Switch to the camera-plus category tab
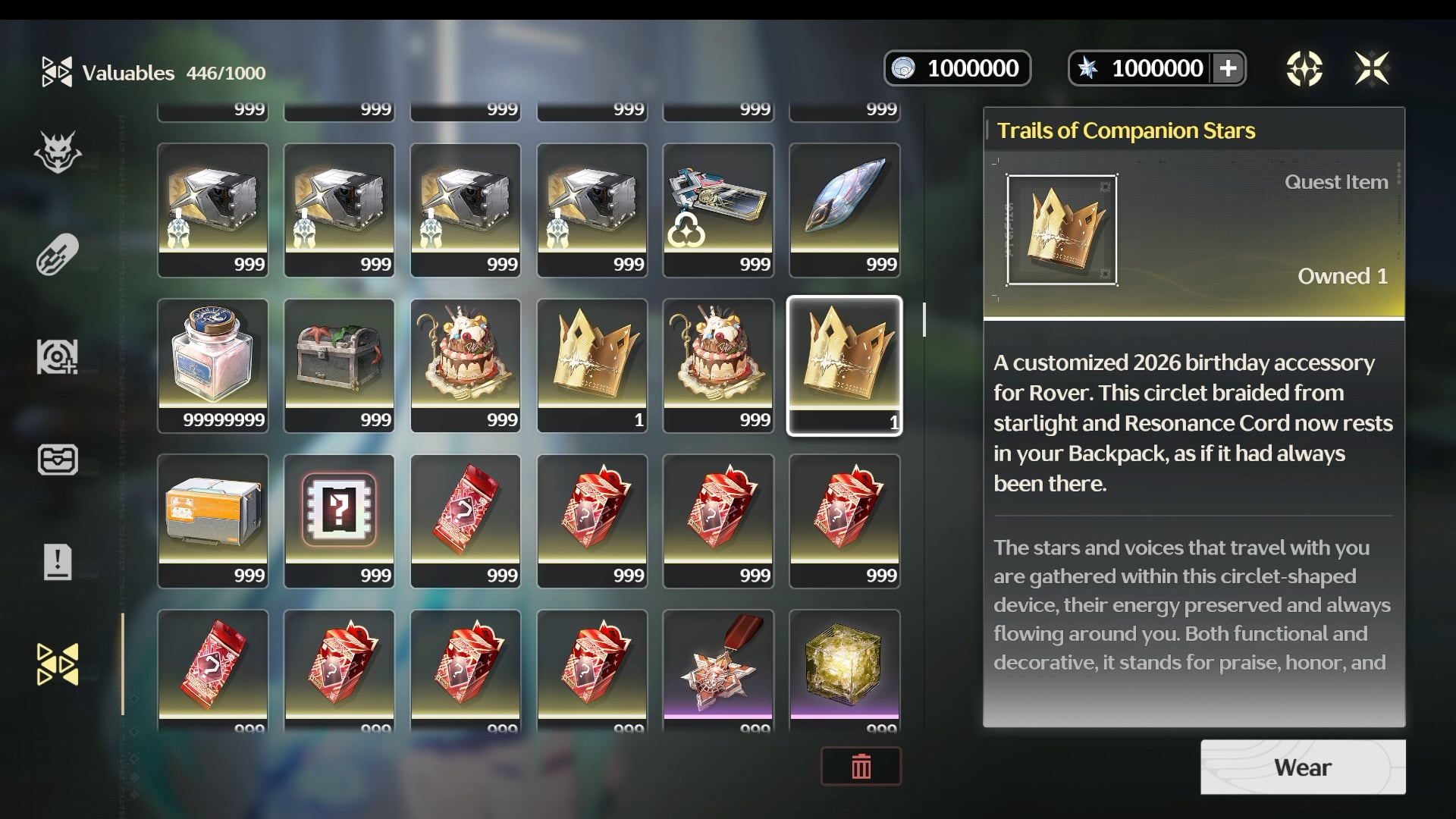The image size is (1456, 819). (x=58, y=356)
